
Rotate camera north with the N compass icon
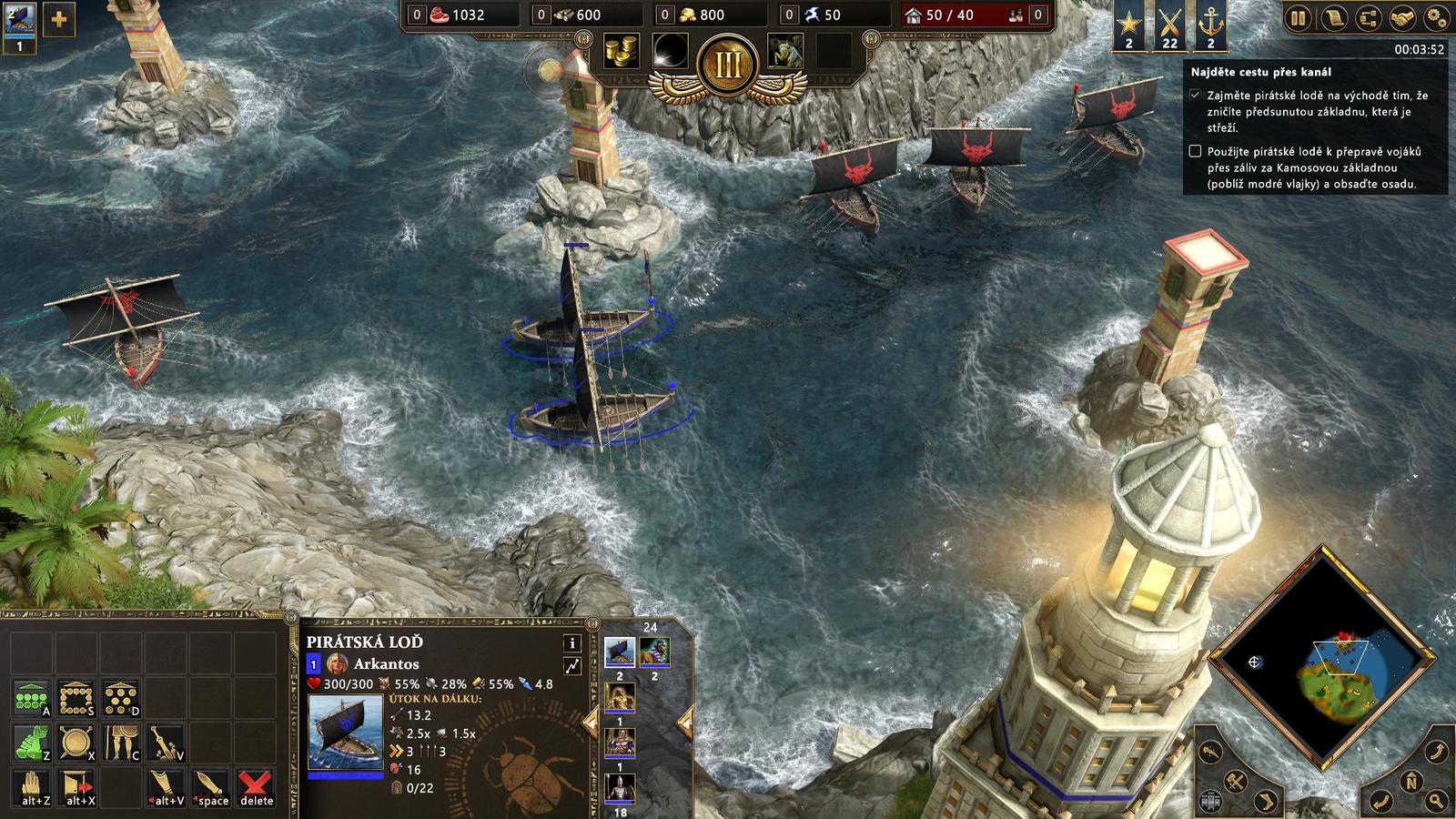[x=1410, y=781]
